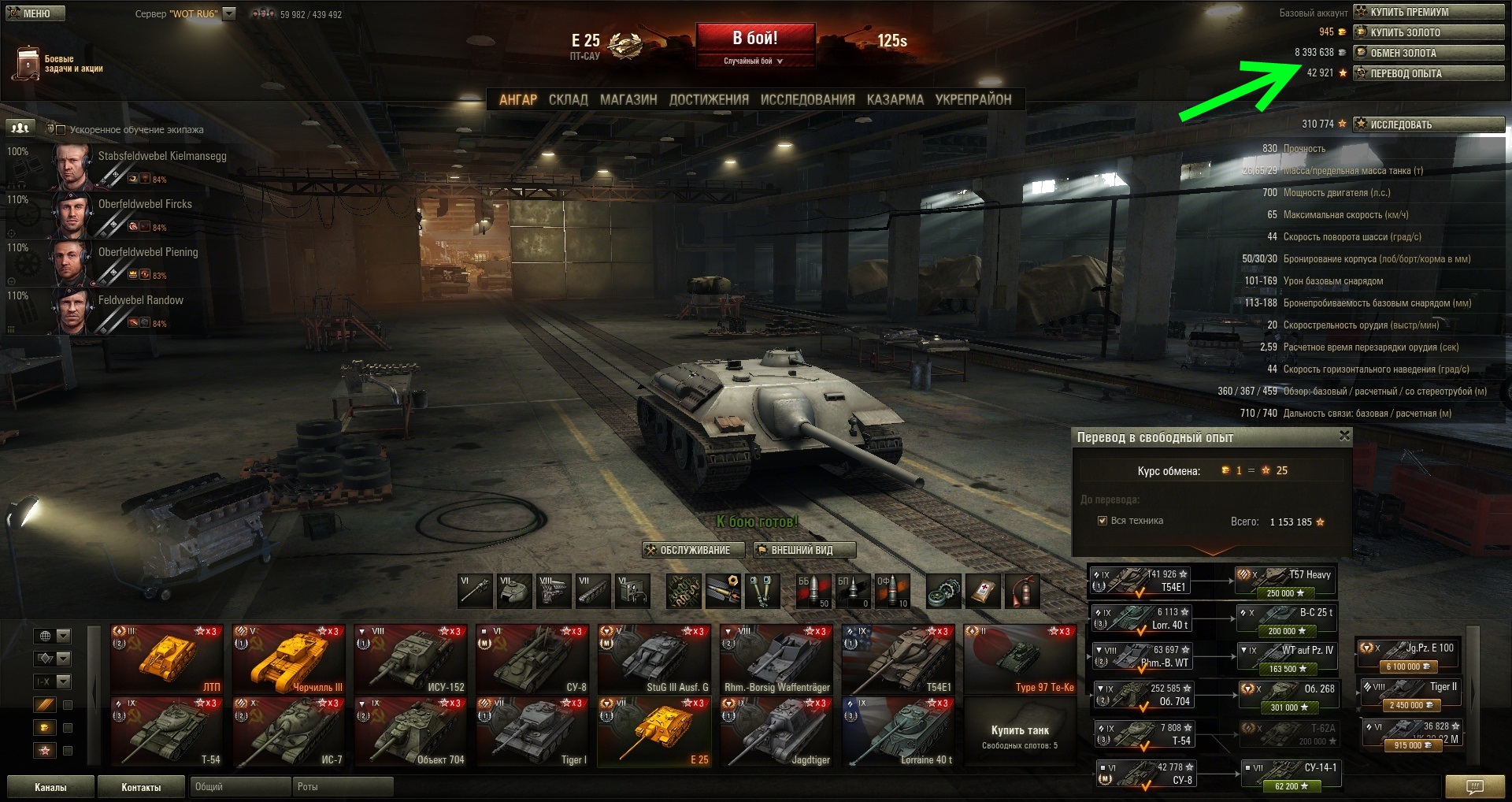Image resolution: width=1512 pixels, height=802 pixels.
Task: Click КУПИТЬ ЗОЛОТО button
Action: [x=1429, y=32]
